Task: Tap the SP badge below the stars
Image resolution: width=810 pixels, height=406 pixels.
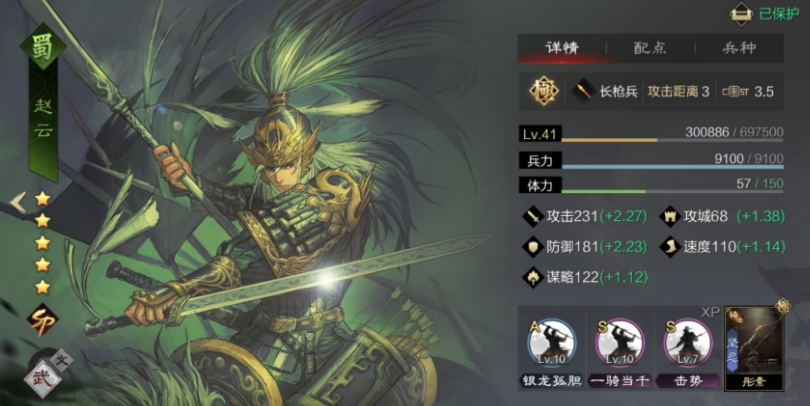Action: pyautogui.click(x=42, y=320)
